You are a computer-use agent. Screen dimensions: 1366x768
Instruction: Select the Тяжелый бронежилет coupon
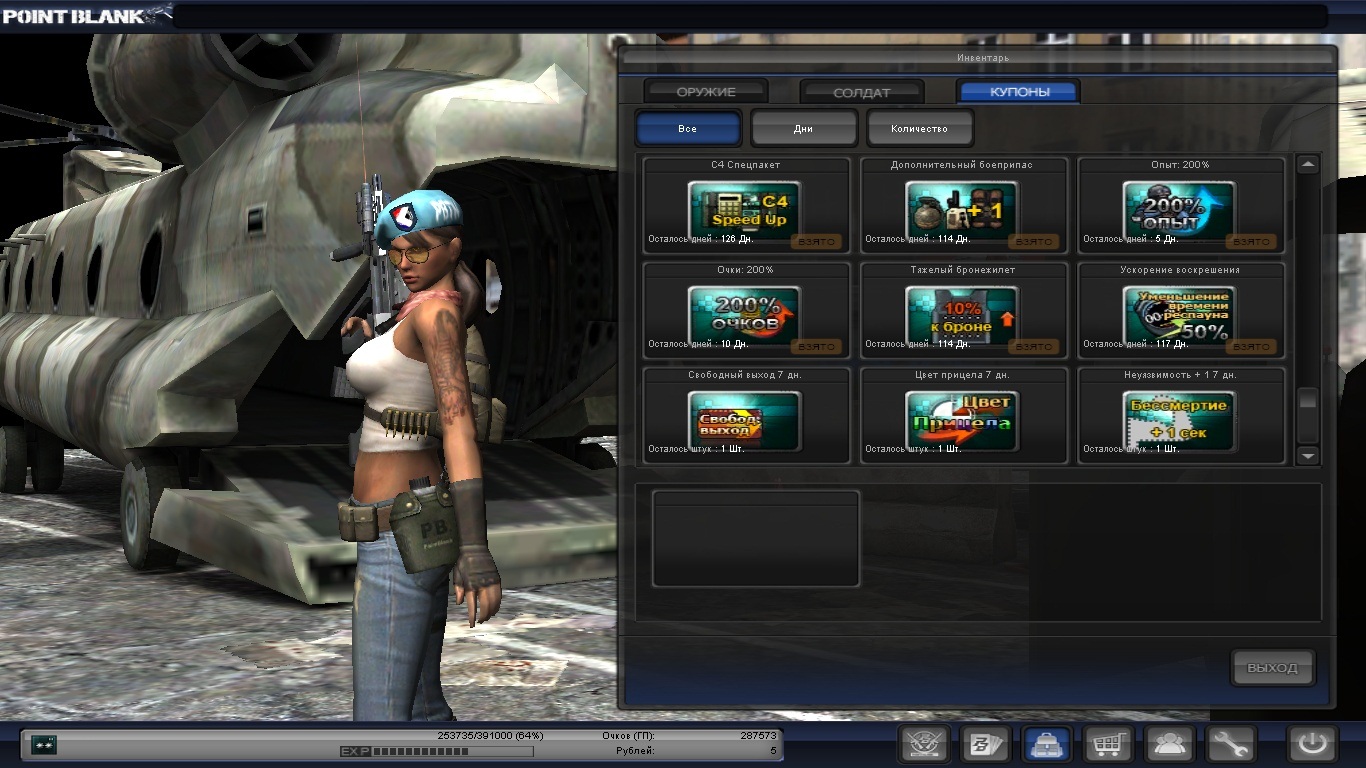pyautogui.click(x=962, y=314)
